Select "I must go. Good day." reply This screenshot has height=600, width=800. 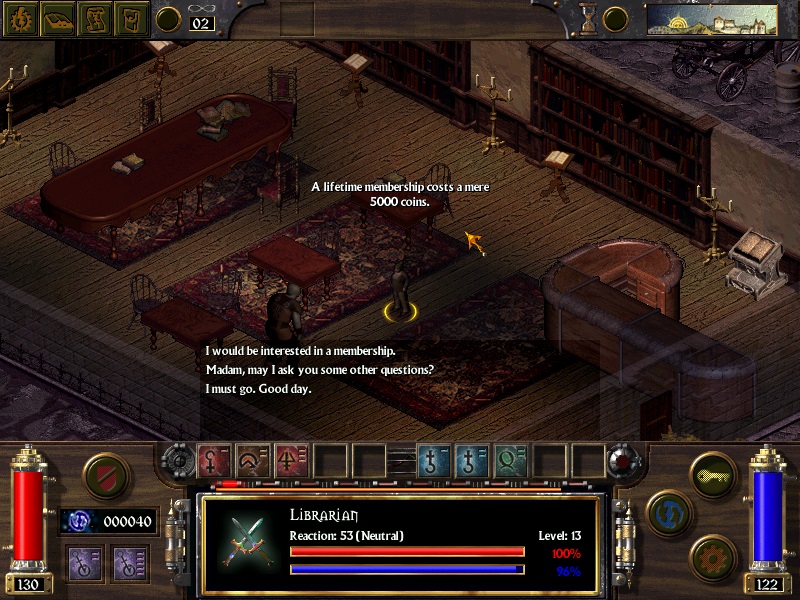(x=258, y=389)
